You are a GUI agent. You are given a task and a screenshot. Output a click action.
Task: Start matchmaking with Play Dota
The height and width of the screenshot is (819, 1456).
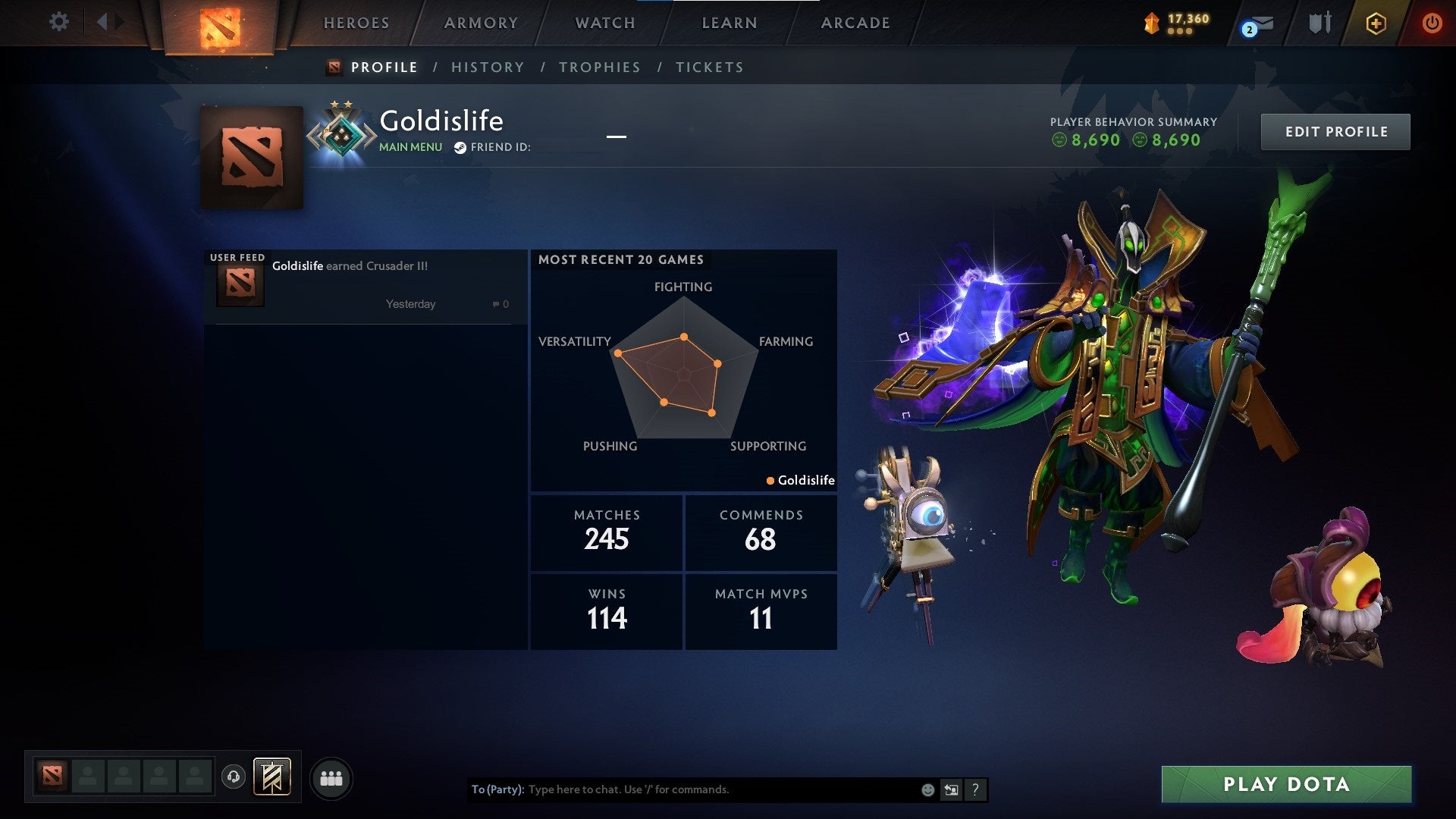click(1286, 784)
